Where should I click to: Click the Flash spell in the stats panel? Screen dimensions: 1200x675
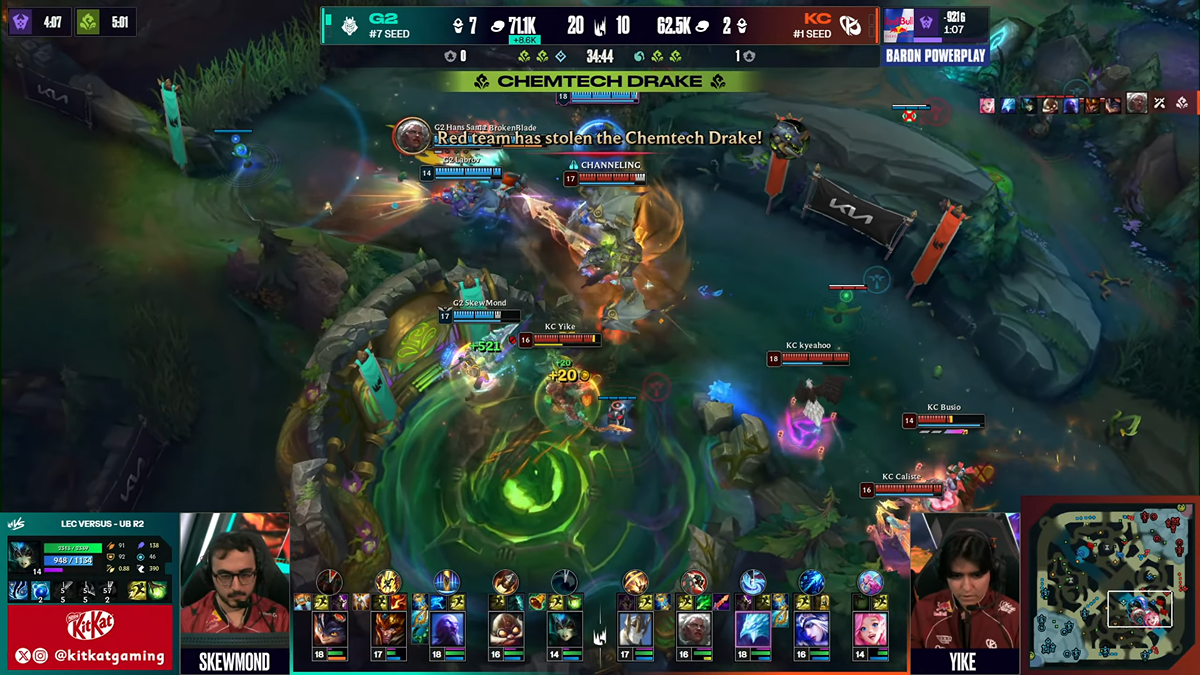coord(138,591)
